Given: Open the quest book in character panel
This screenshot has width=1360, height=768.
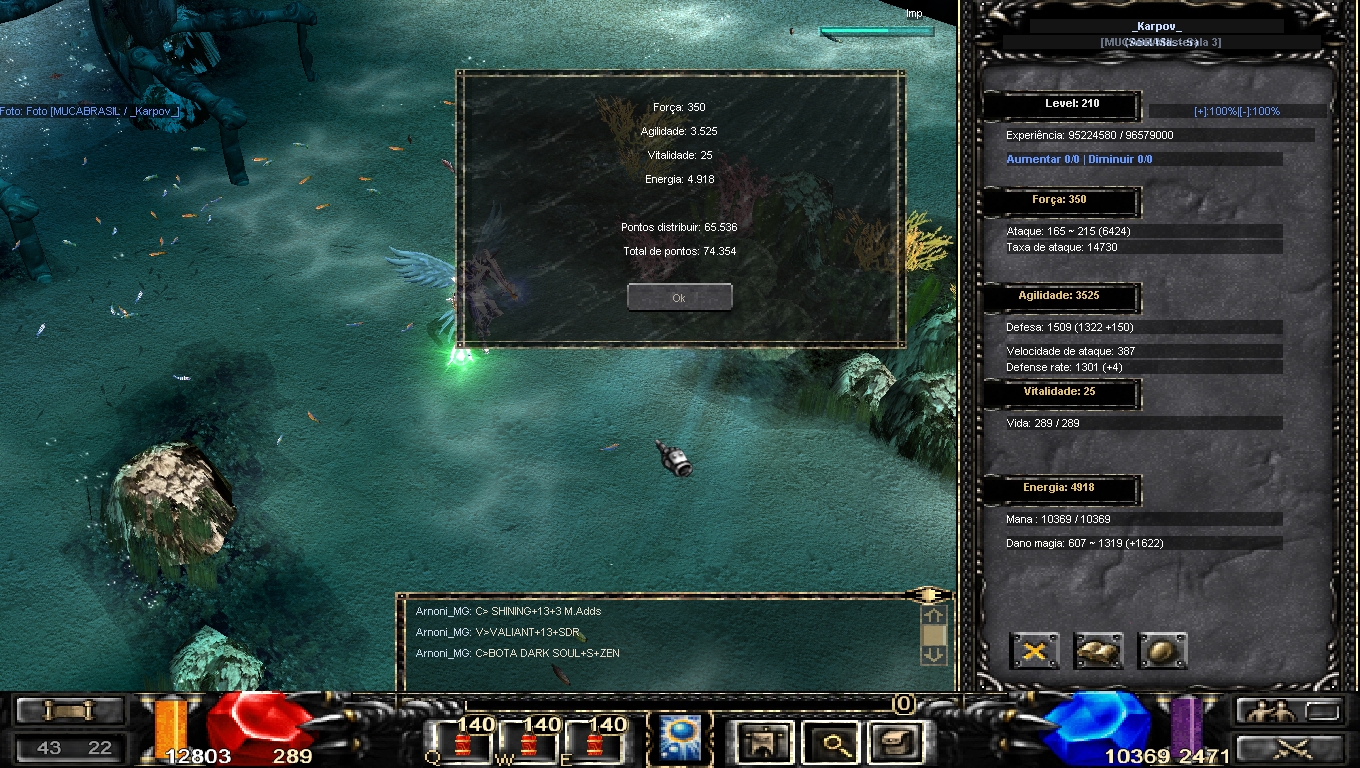Looking at the screenshot, I should point(1098,651).
